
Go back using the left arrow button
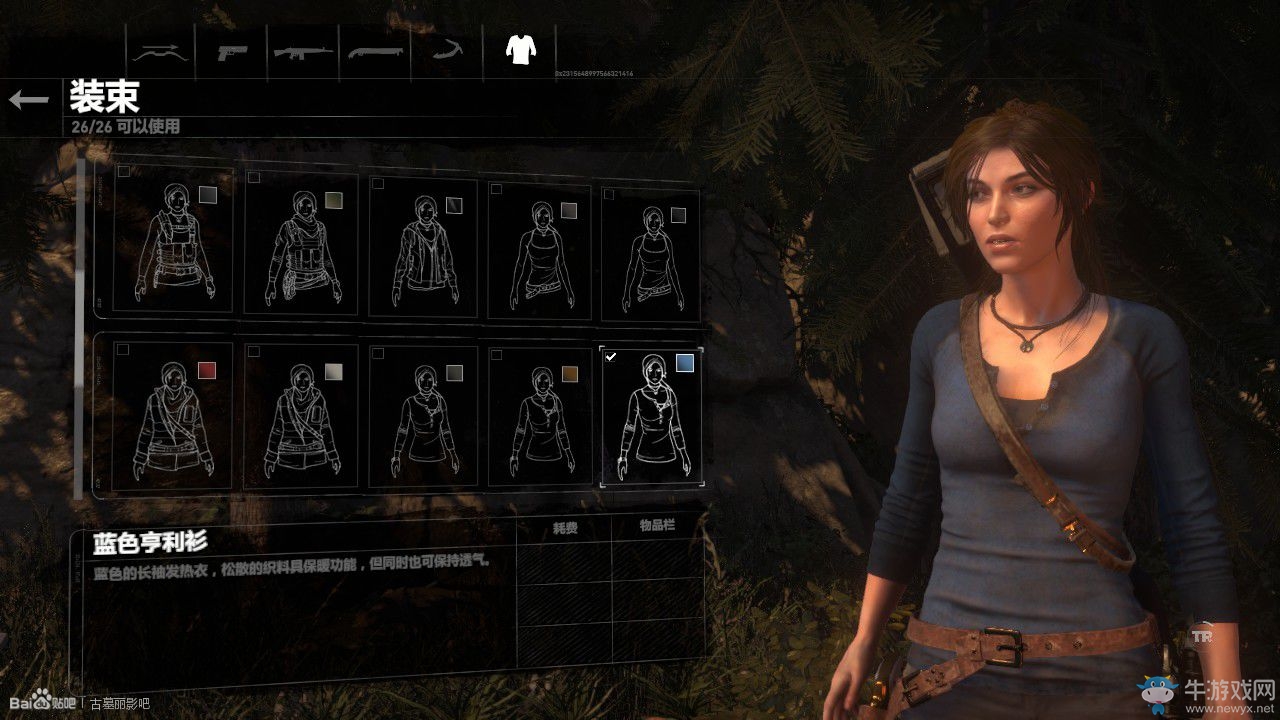(x=29, y=99)
